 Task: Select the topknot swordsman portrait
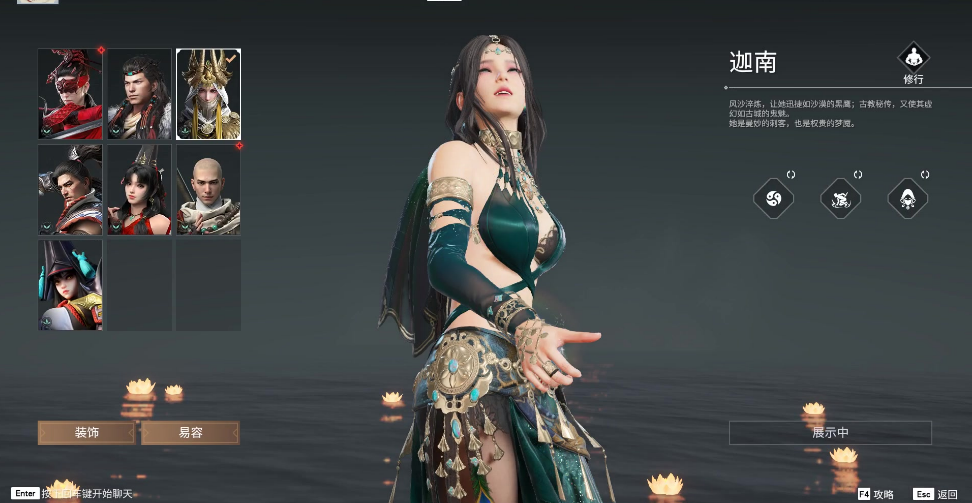pos(70,190)
